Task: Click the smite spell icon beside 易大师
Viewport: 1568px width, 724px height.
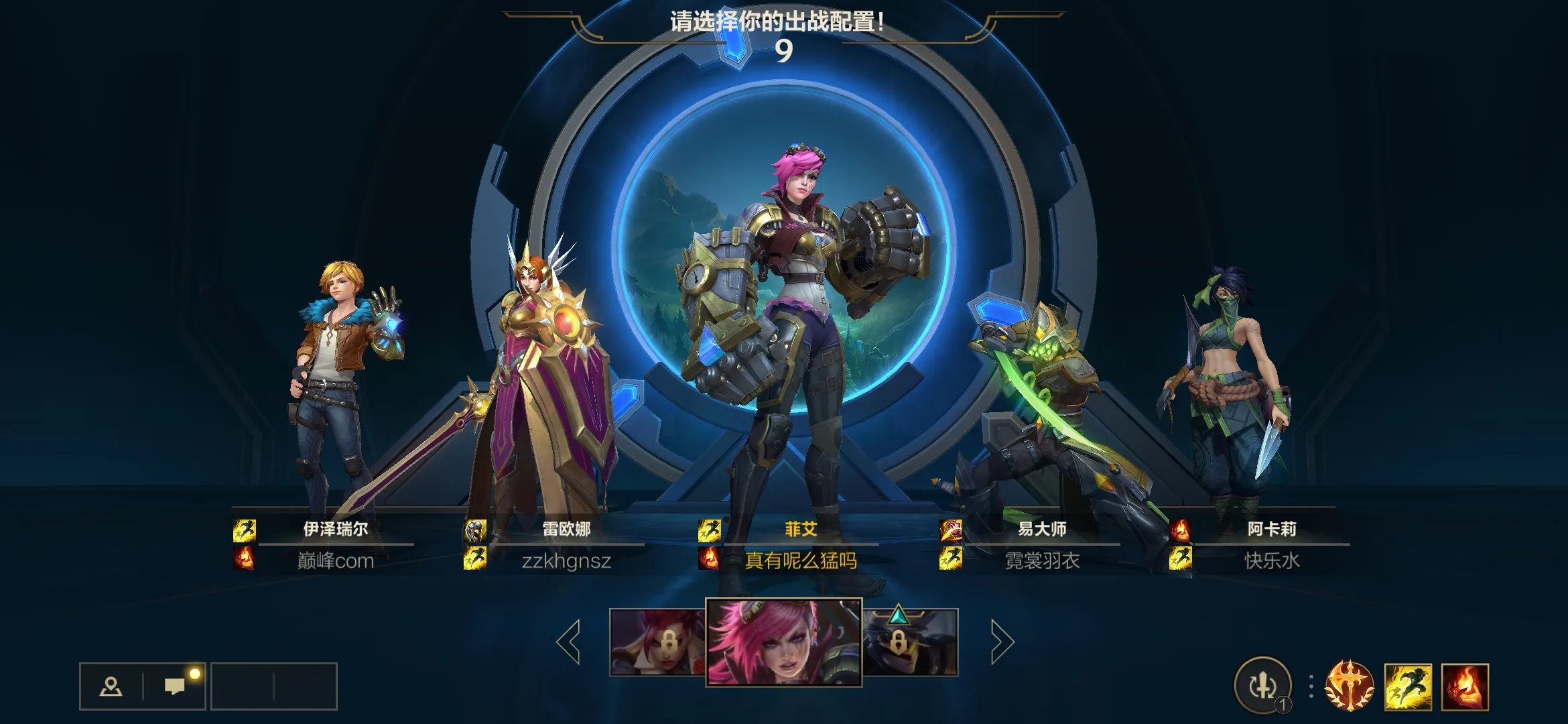Action: point(951,530)
